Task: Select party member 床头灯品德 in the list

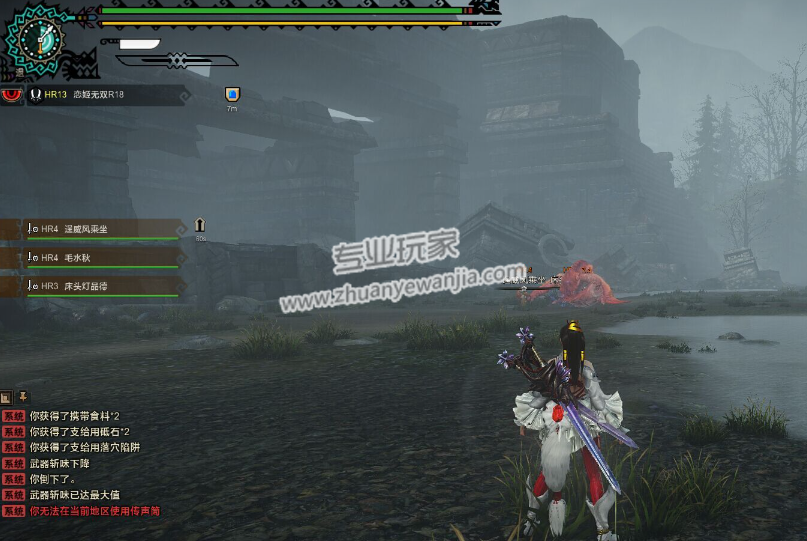Action: (x=95, y=285)
